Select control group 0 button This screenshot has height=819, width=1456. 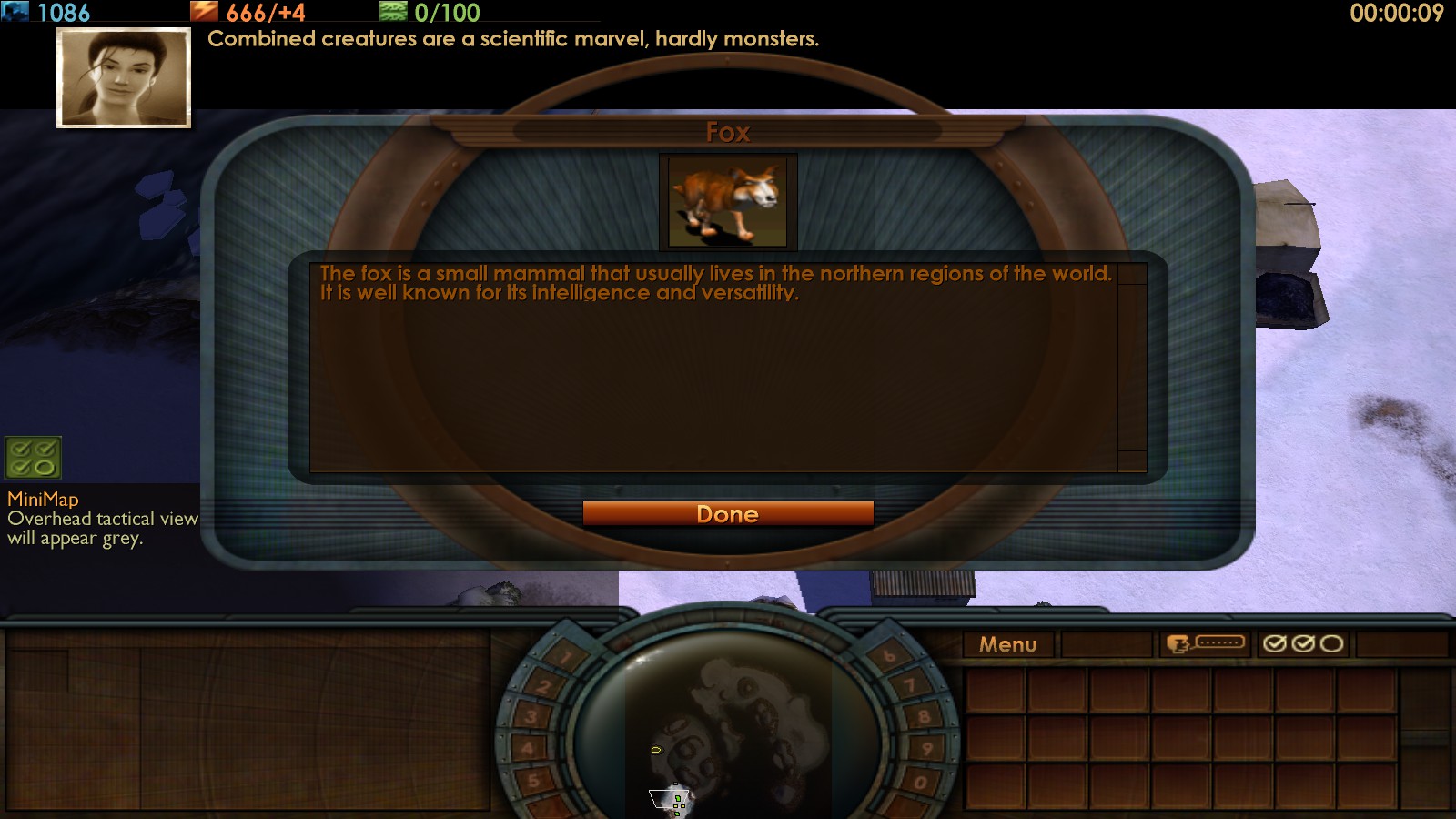click(x=920, y=782)
